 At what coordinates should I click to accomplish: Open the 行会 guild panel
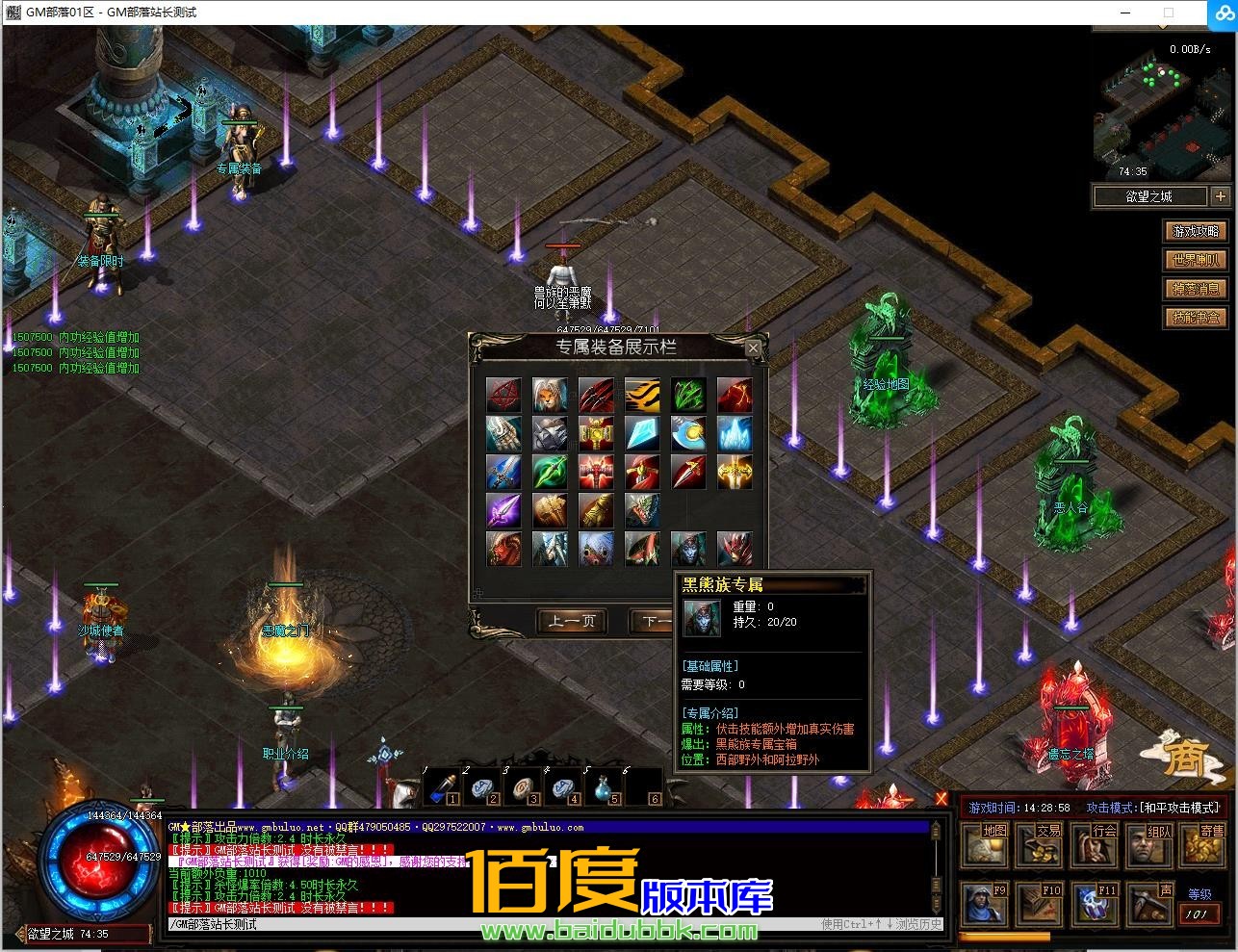pyautogui.click(x=1094, y=845)
